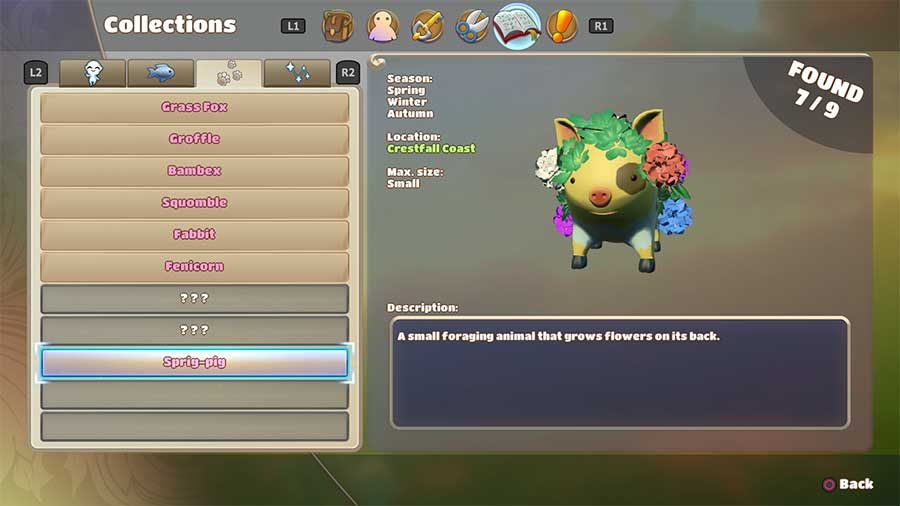
Task: Switch to the spirit creature tab
Action: point(93,73)
